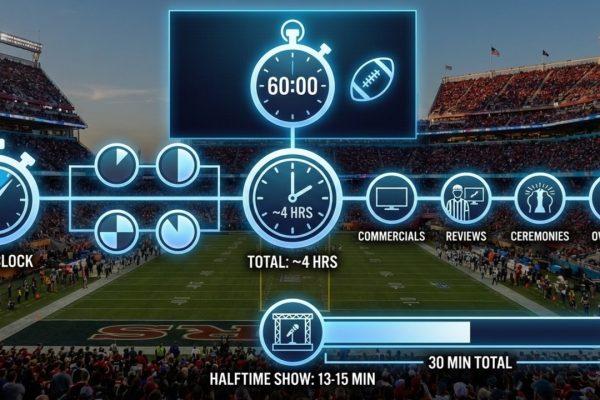600x400 pixels.
Task: Select the half-filled pie chart icon
Action: pyautogui.click(x=178, y=166)
